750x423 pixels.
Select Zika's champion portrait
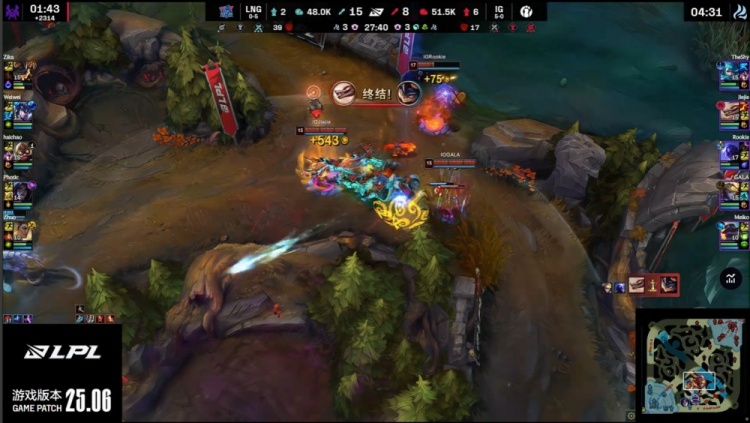tap(22, 72)
